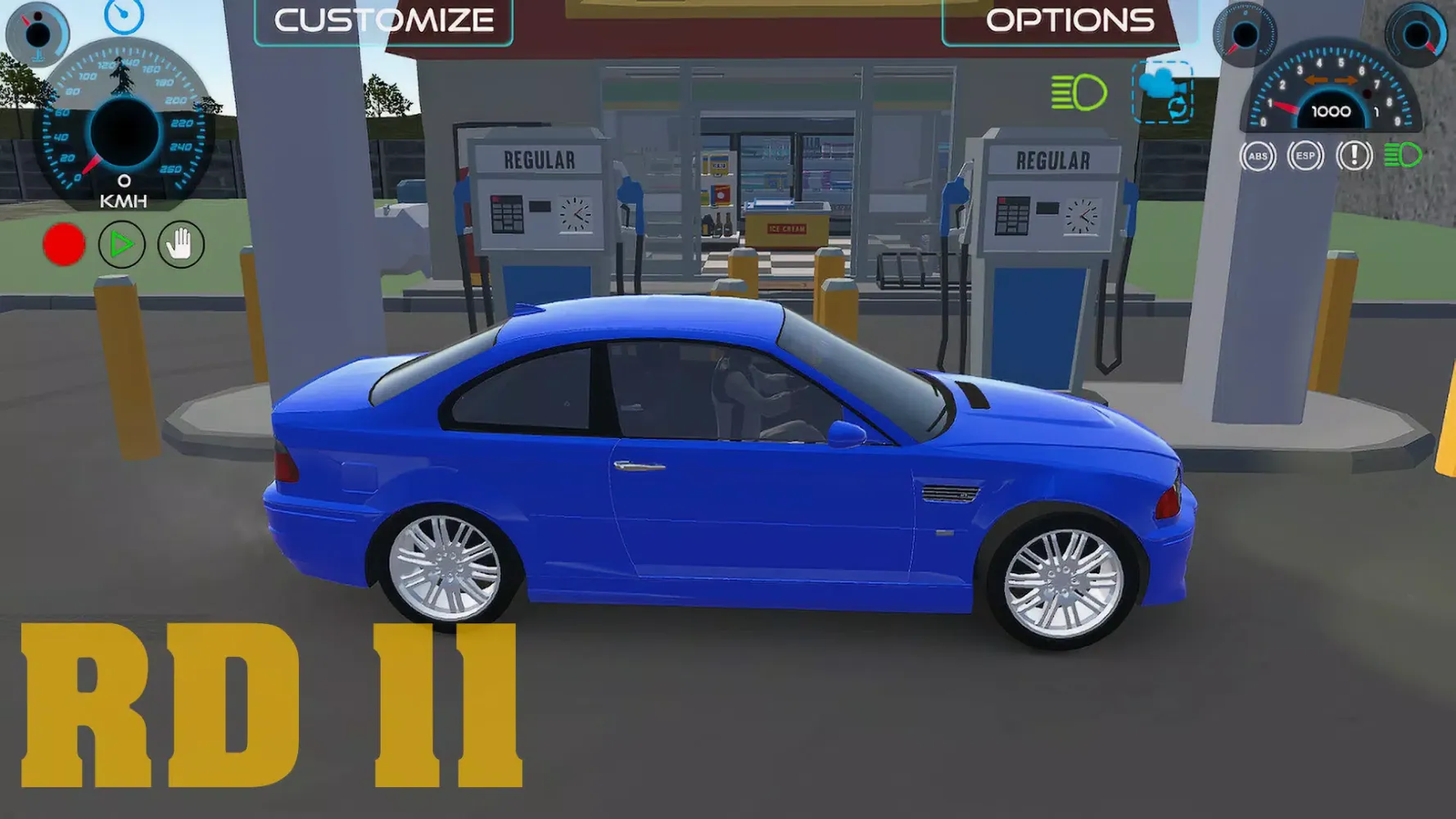Click the ABS indicator on the dashboard

pos(1259,156)
